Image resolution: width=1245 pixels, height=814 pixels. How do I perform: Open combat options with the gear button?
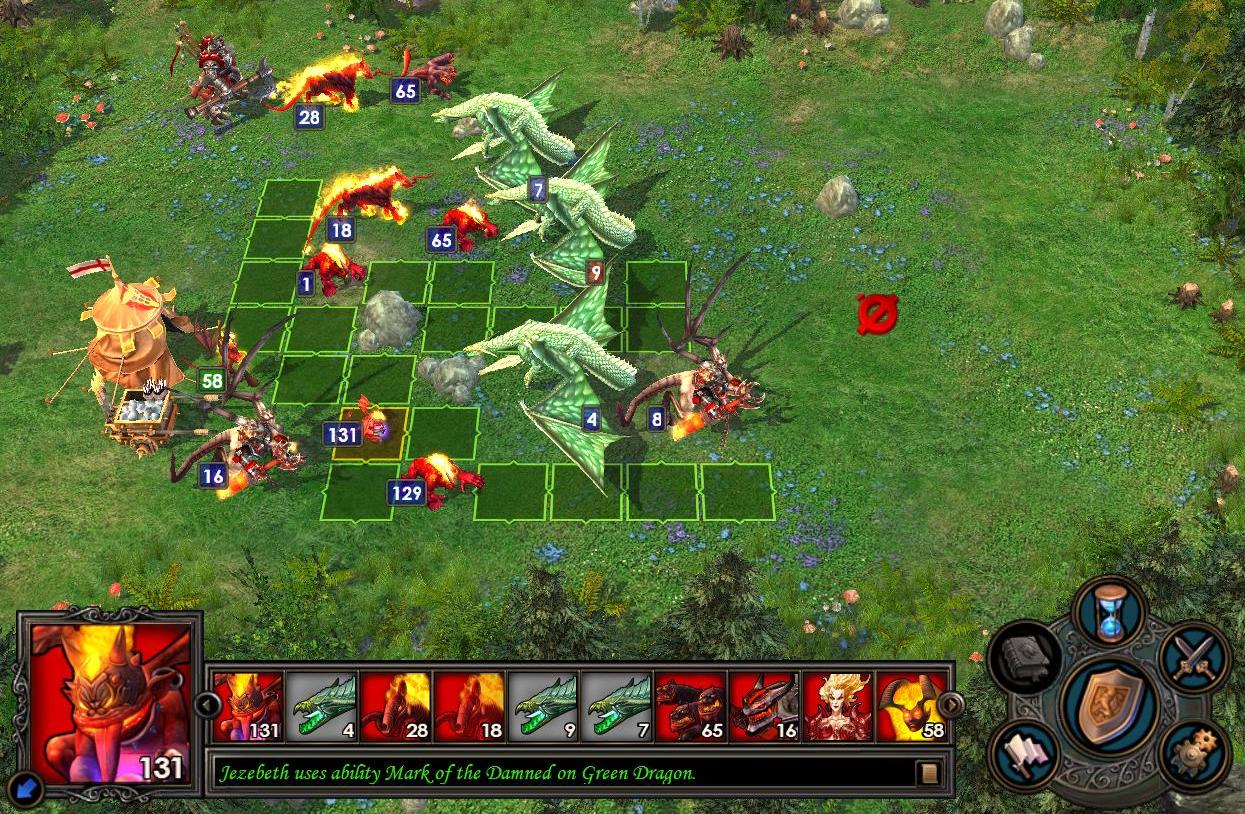pos(1194,754)
